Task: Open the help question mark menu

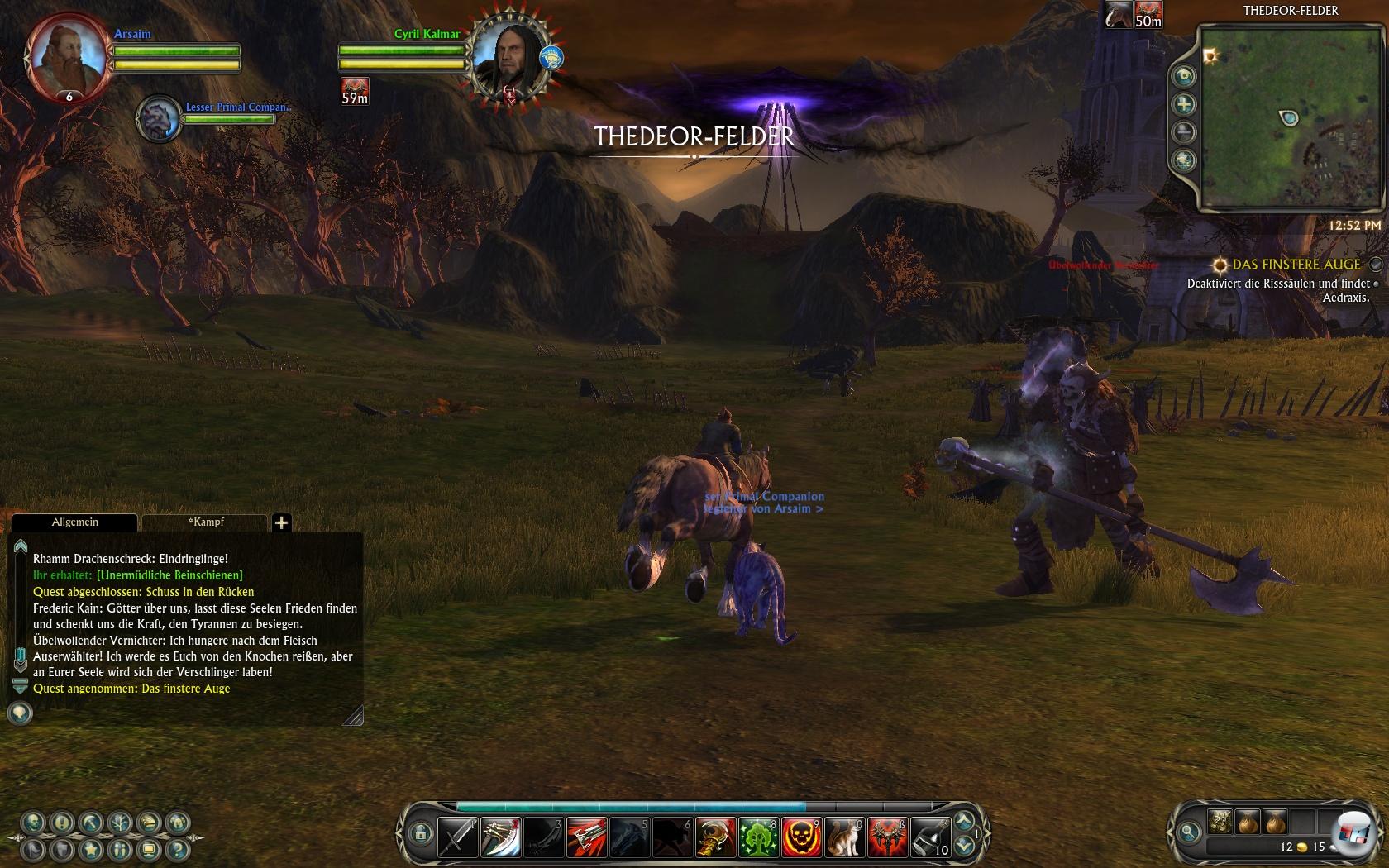Action: [176, 849]
